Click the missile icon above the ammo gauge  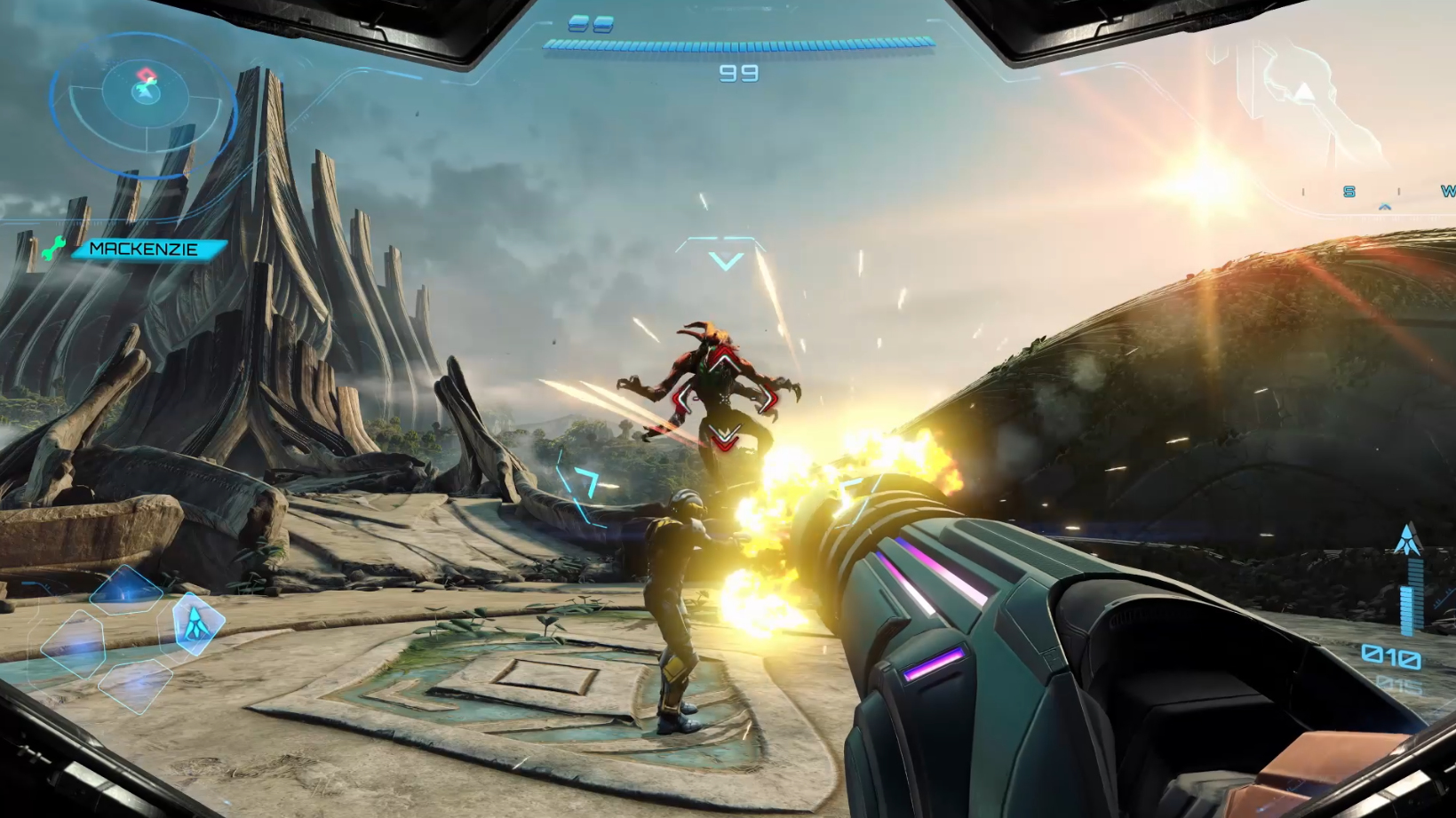point(1407,540)
